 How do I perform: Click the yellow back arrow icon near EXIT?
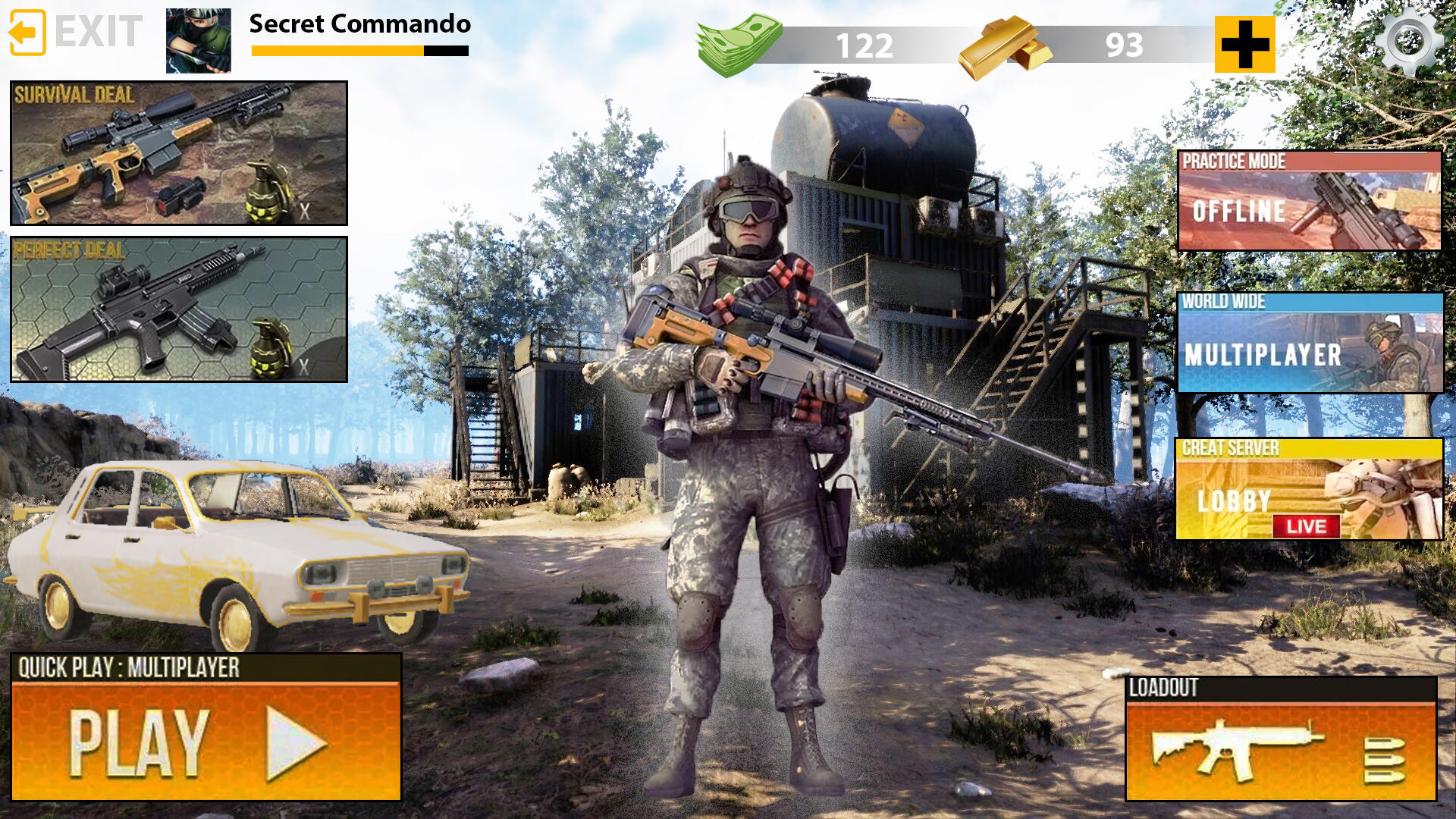click(x=28, y=33)
